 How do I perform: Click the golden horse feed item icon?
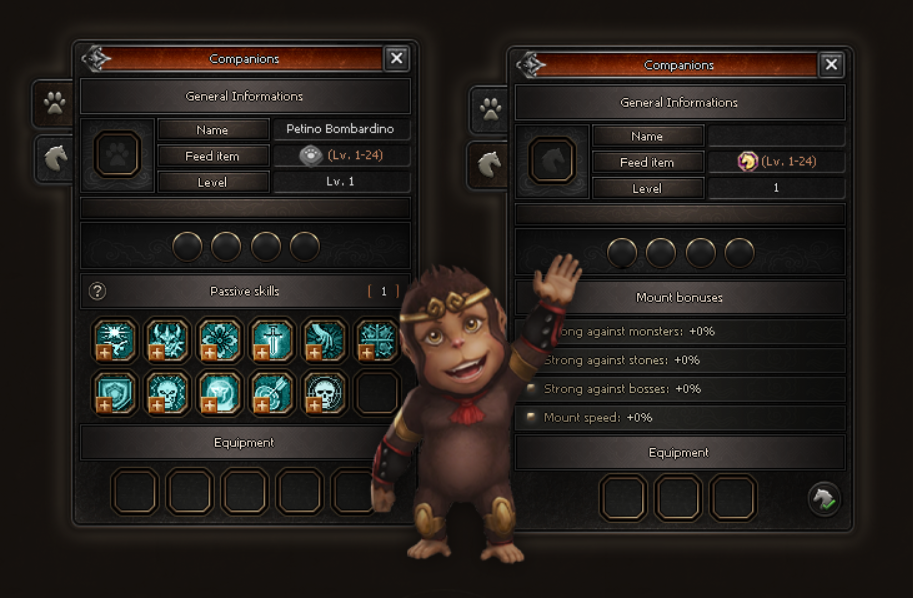(x=747, y=161)
